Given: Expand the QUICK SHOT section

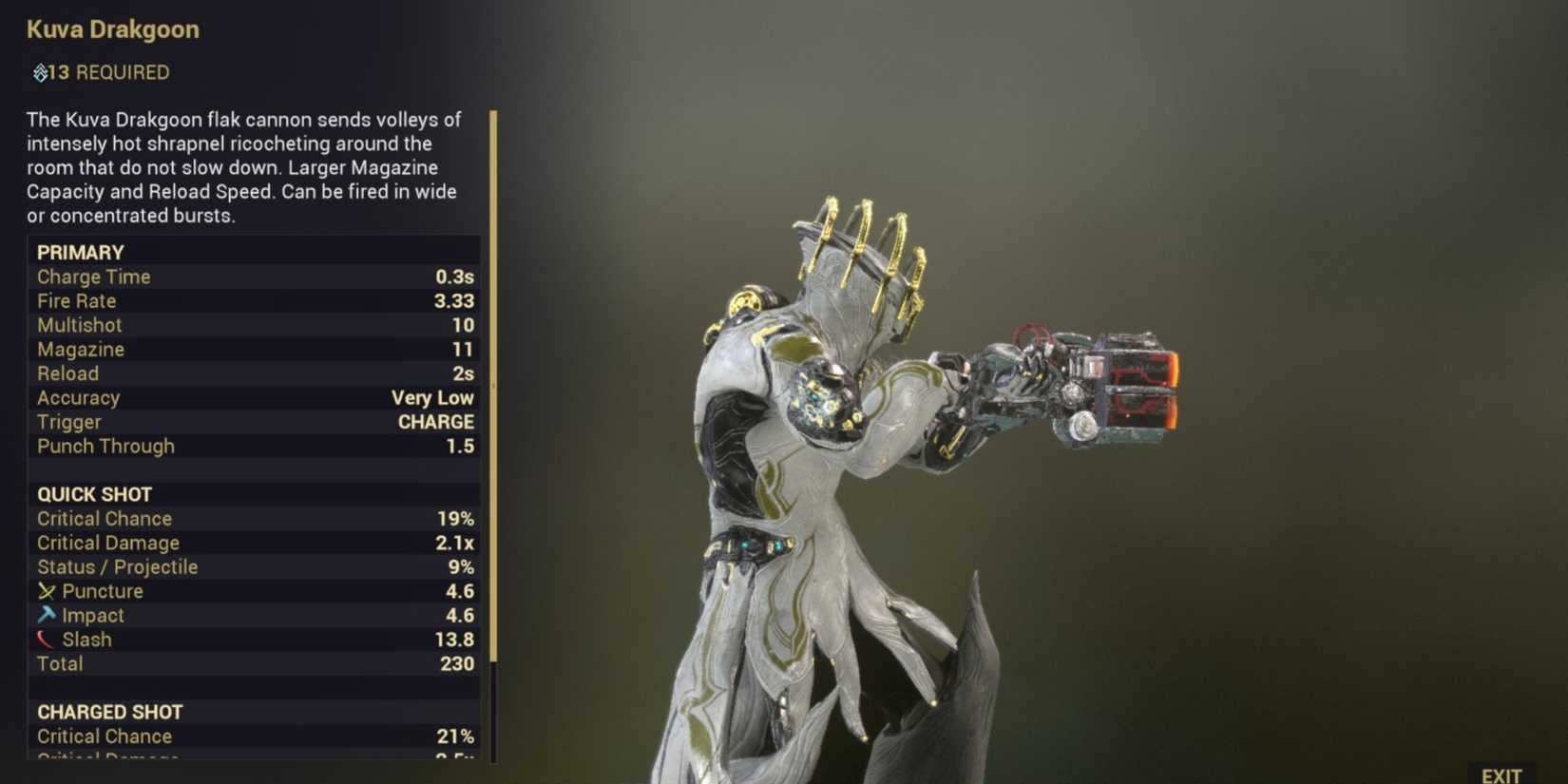Looking at the screenshot, I should (x=94, y=494).
